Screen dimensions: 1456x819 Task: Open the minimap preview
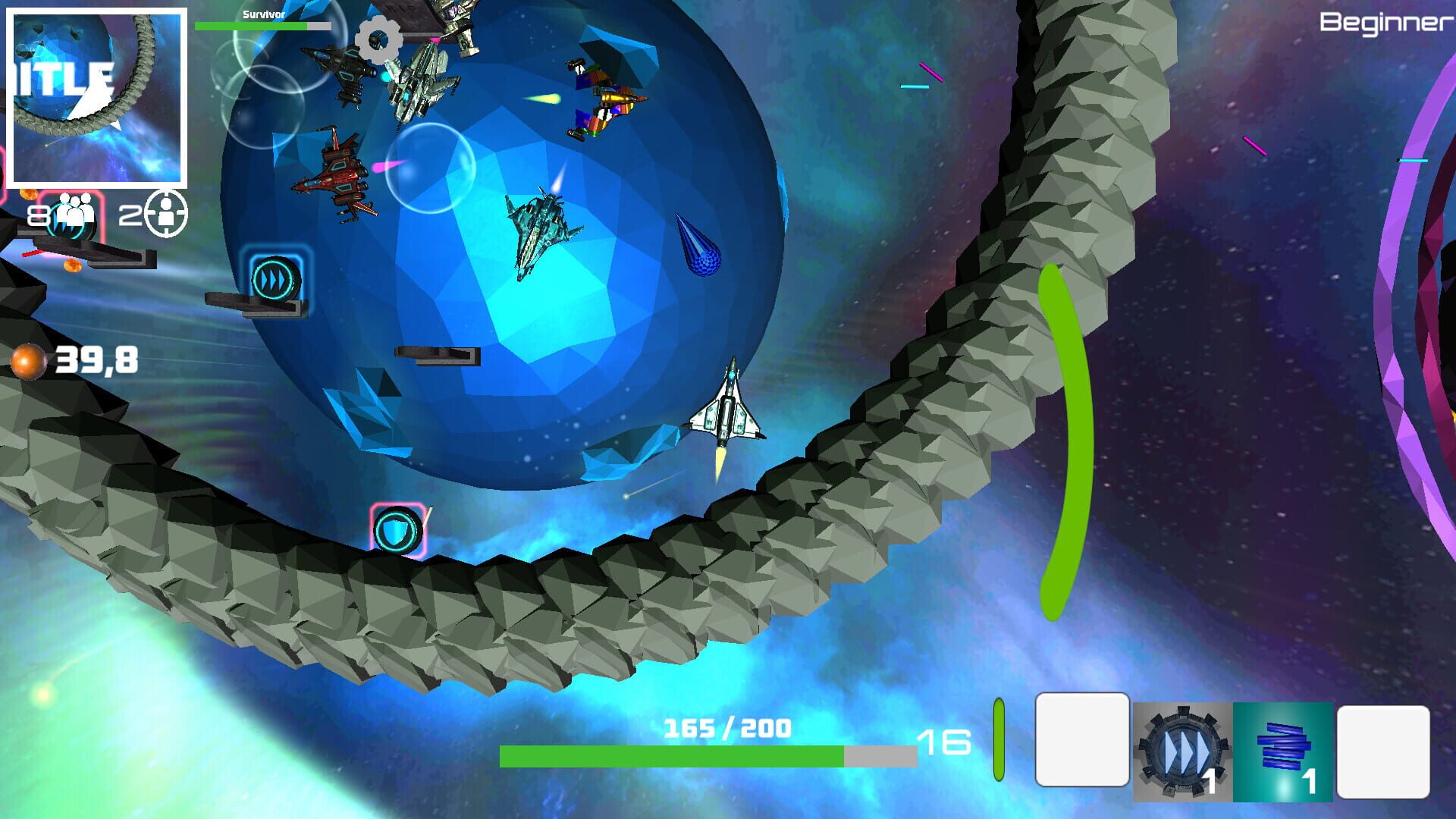click(97, 97)
